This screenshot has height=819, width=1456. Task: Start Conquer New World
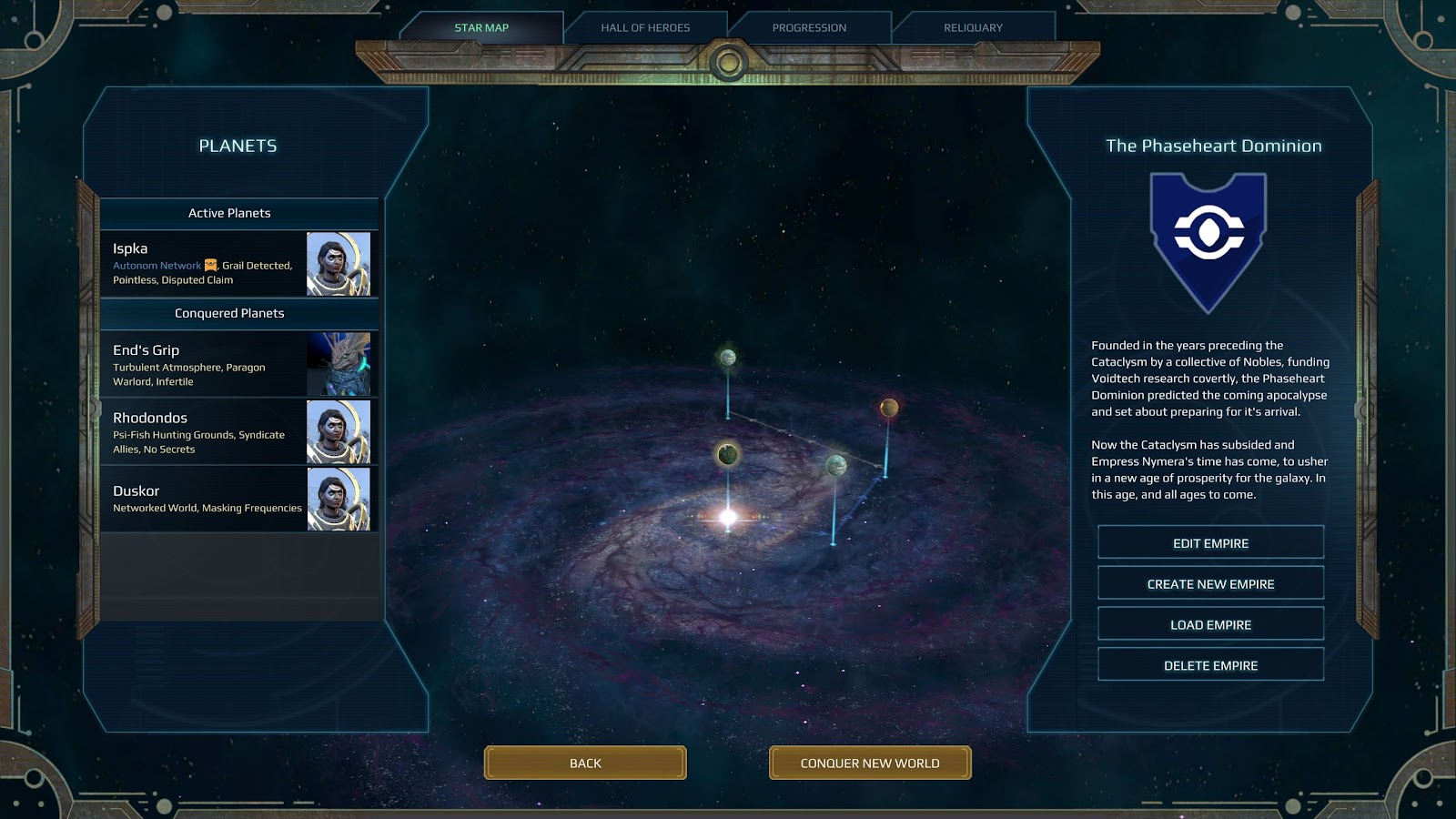coord(870,763)
